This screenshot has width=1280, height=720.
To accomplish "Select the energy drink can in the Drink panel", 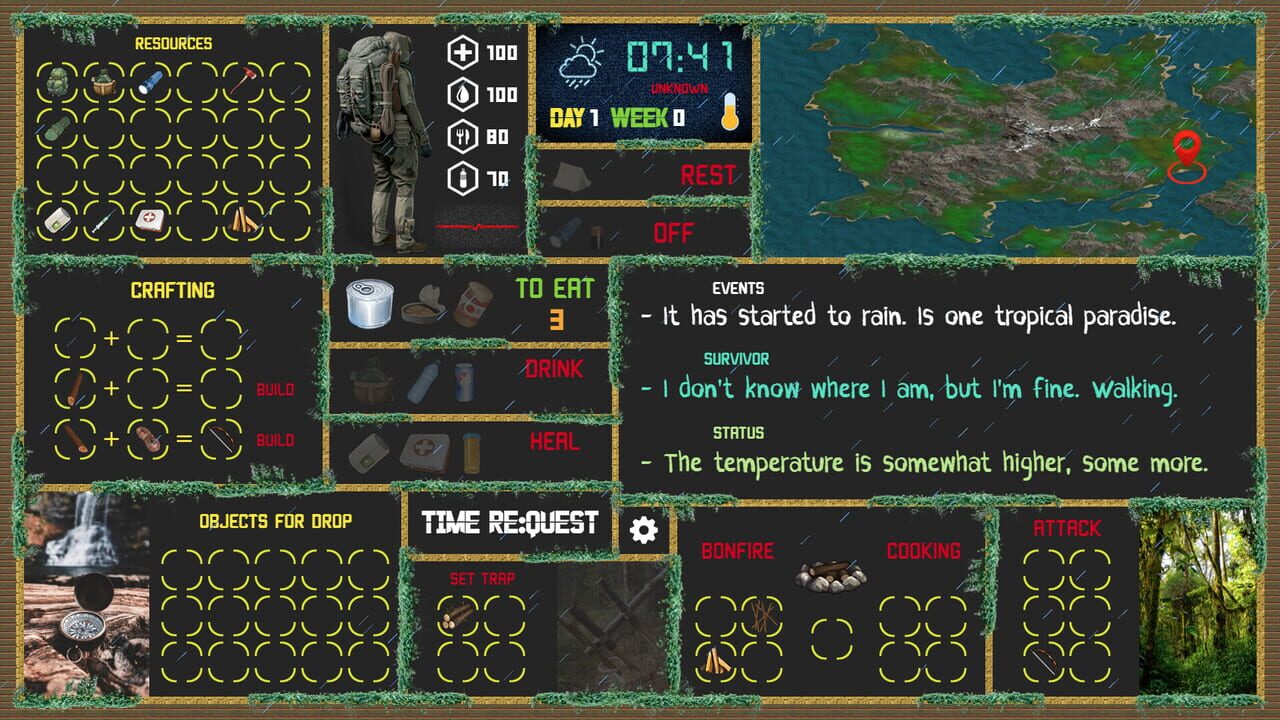I will point(464,381).
